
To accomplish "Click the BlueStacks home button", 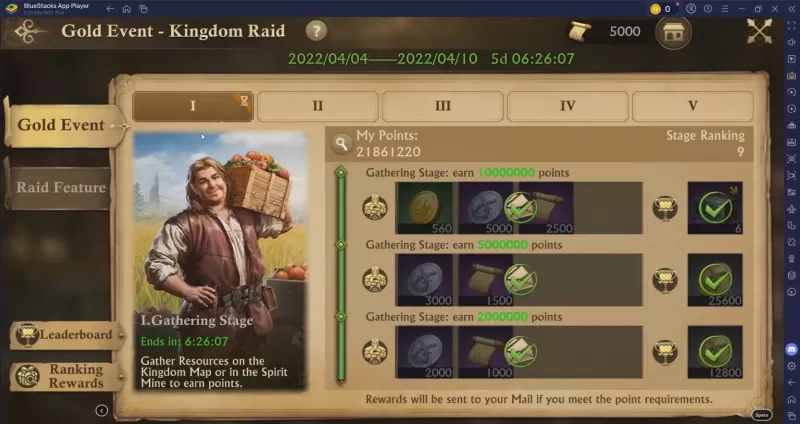I will 126,8.
